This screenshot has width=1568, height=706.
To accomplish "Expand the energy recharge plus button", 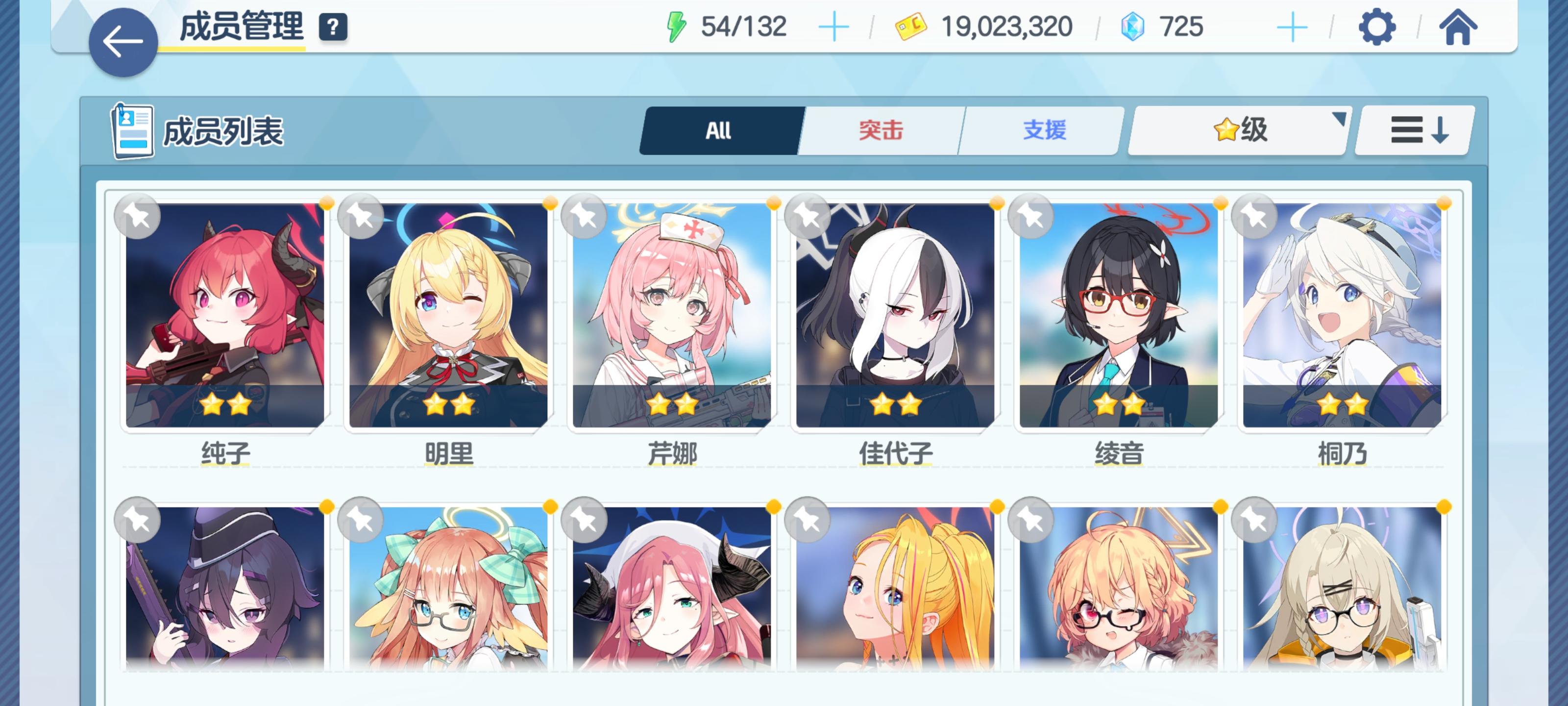I will point(834,25).
